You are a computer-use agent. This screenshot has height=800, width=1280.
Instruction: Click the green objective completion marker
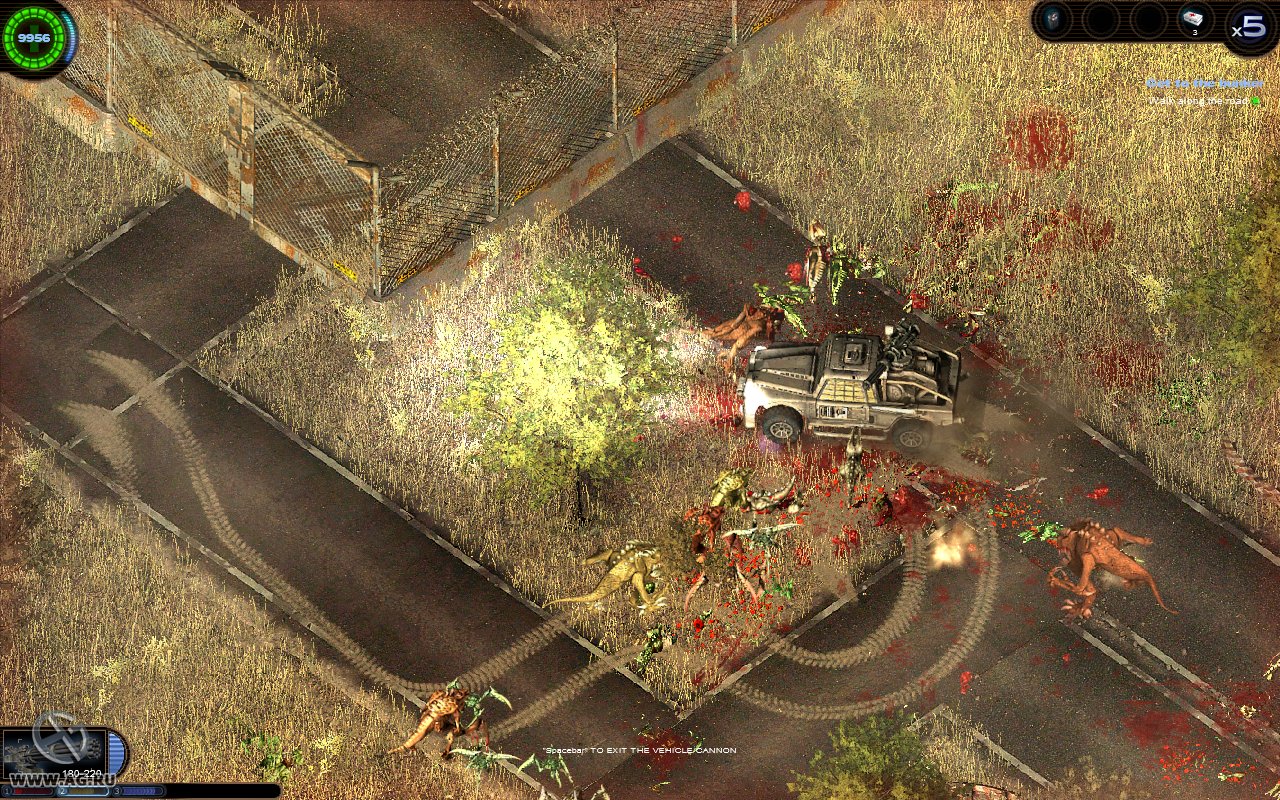click(x=1255, y=101)
